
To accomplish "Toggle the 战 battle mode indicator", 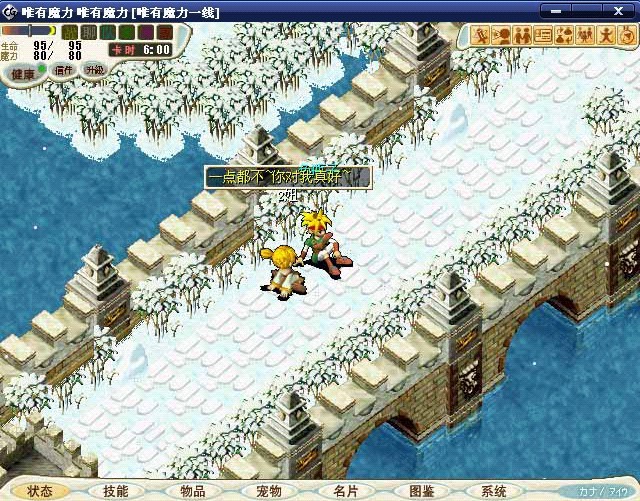I will [70, 32].
